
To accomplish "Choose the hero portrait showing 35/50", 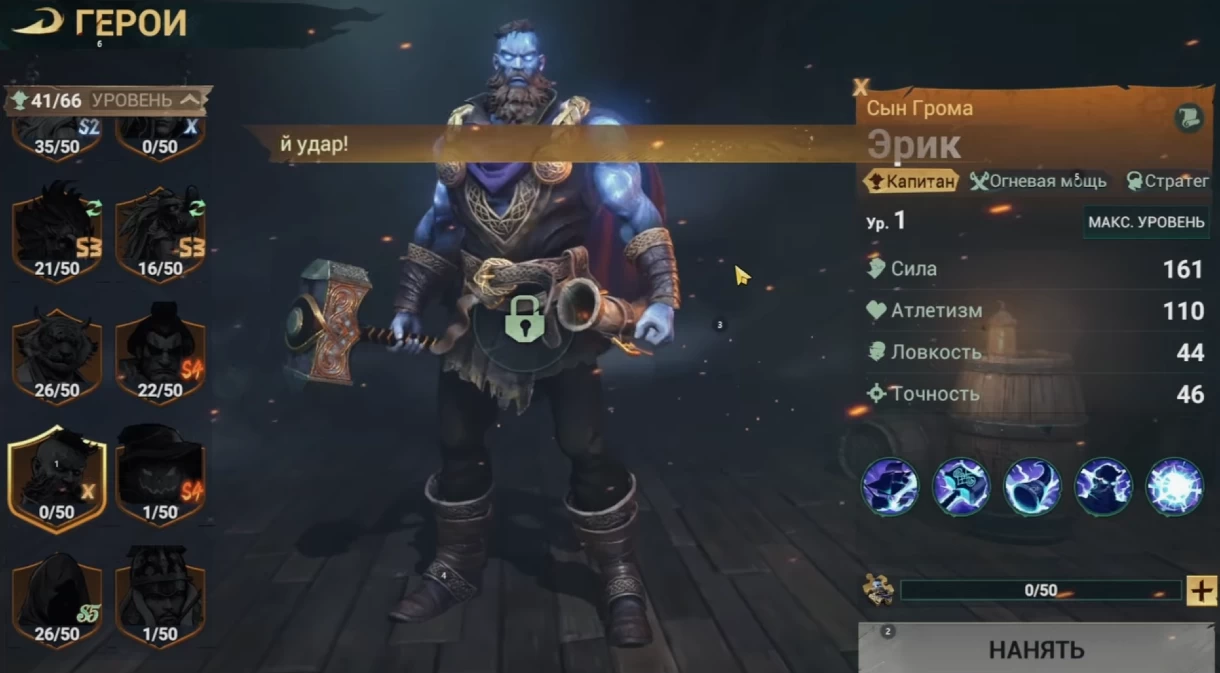I will pyautogui.click(x=57, y=138).
